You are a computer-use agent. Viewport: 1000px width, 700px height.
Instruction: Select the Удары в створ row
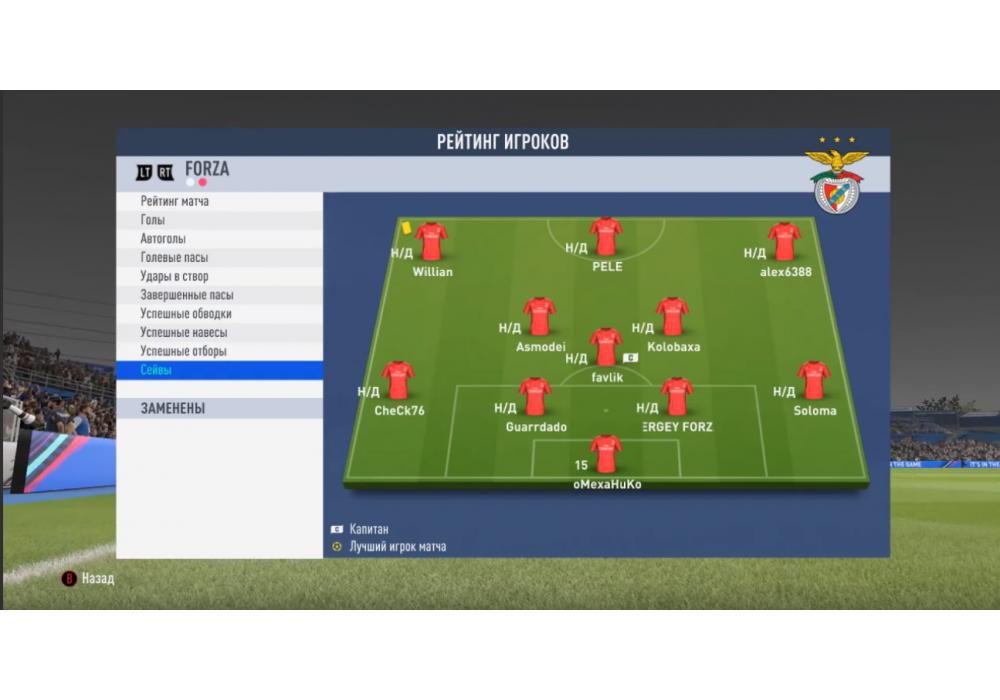click(x=218, y=276)
